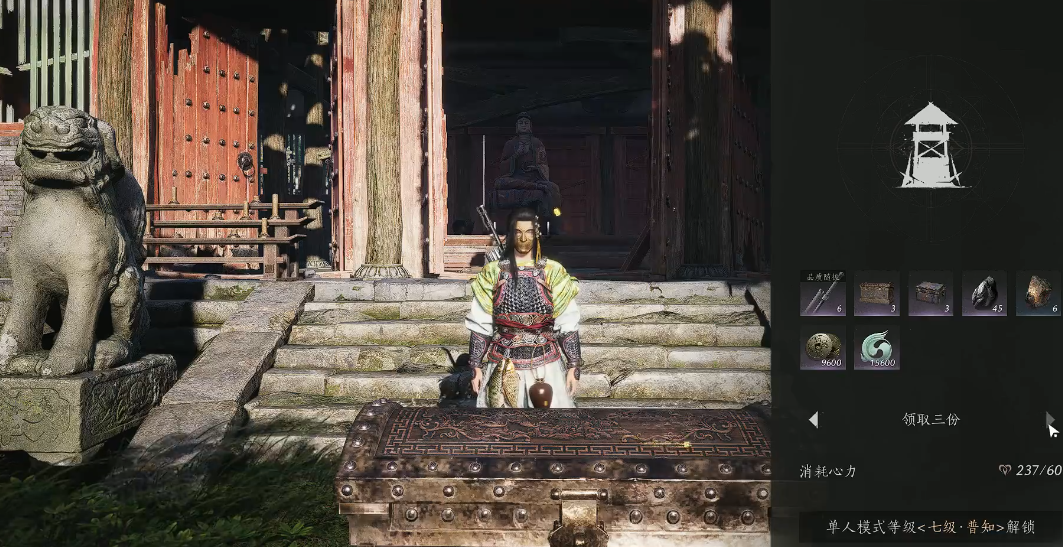This screenshot has height=547, width=1063.
Task: Click the watchtower emblem at panel top
Action: click(x=930, y=144)
